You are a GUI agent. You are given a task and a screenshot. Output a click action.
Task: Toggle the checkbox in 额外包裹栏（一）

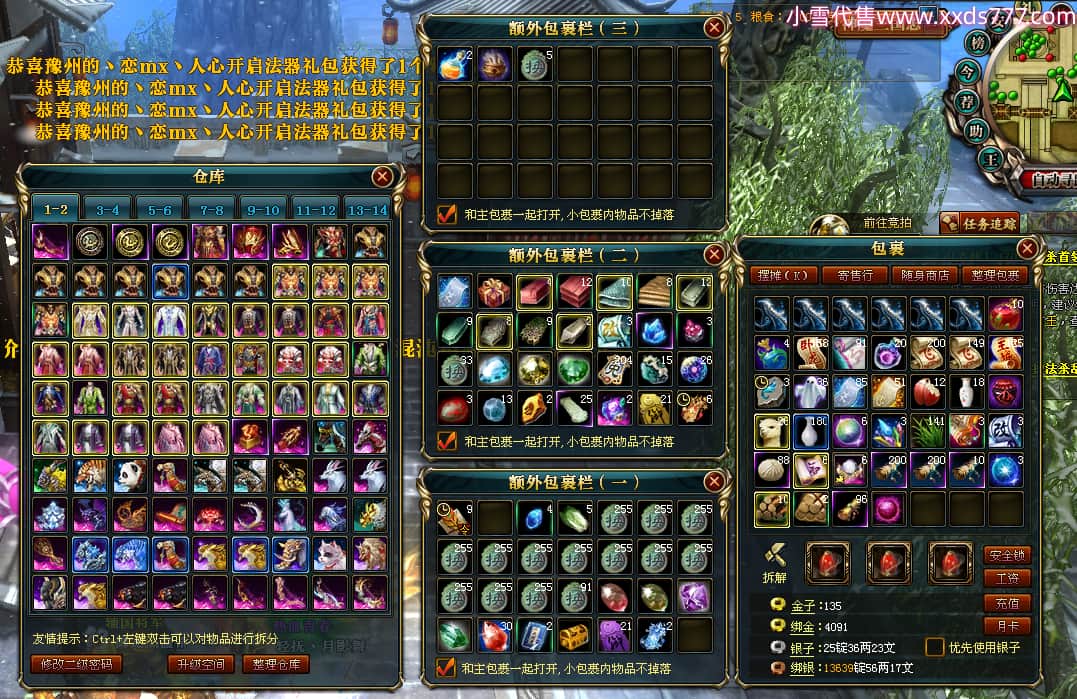447,668
